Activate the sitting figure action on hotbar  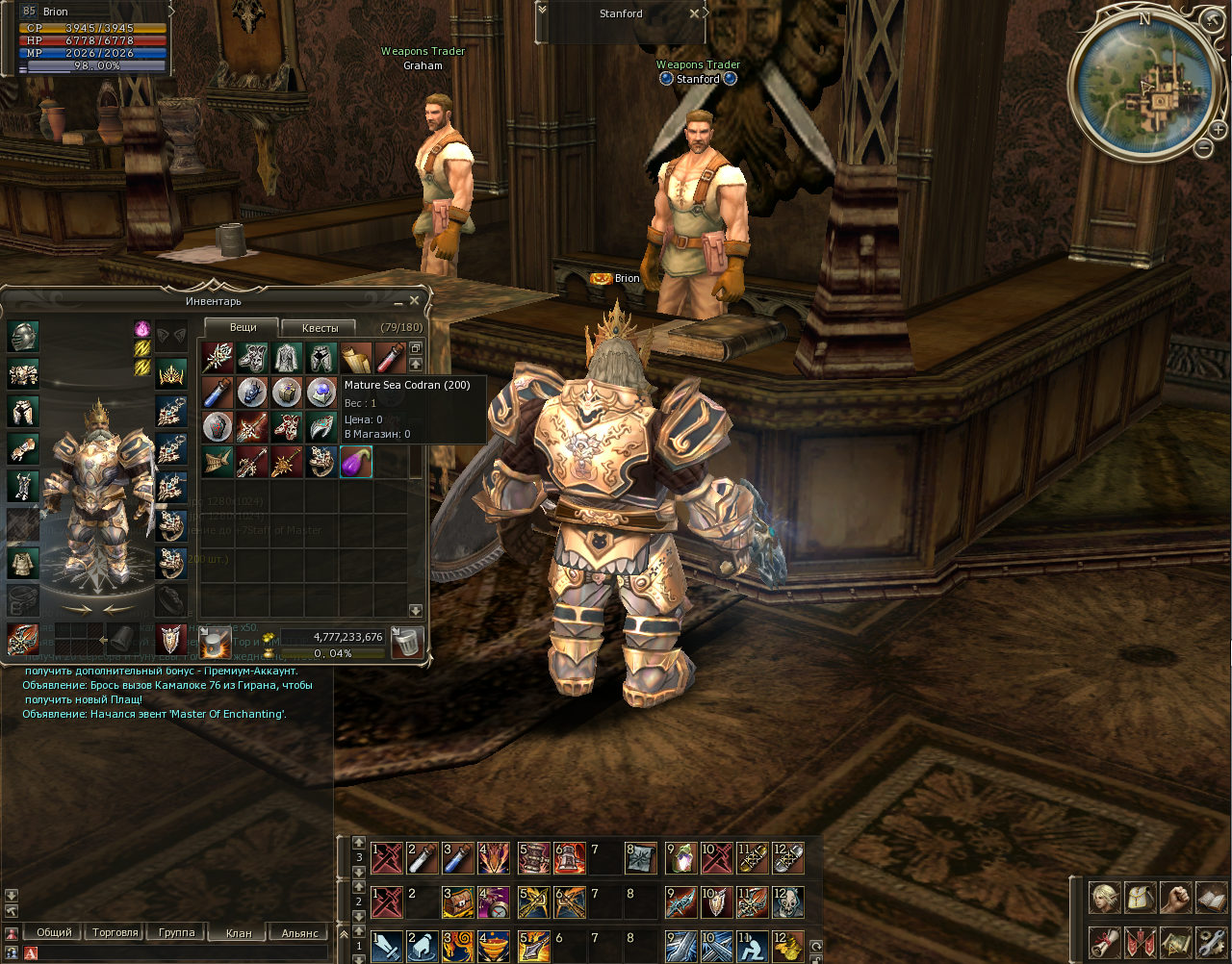coord(752,946)
